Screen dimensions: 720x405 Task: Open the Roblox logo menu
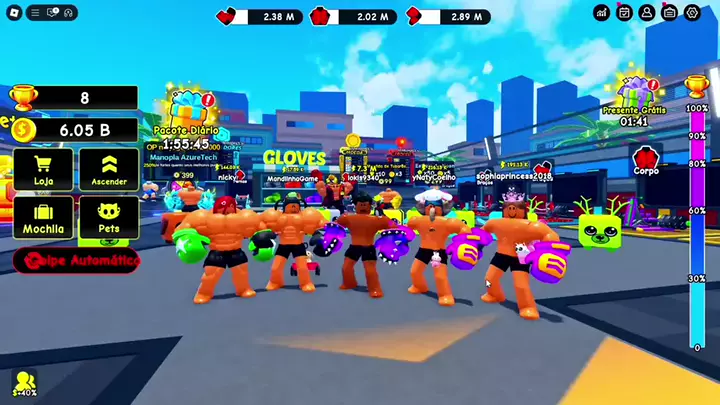[x=13, y=13]
